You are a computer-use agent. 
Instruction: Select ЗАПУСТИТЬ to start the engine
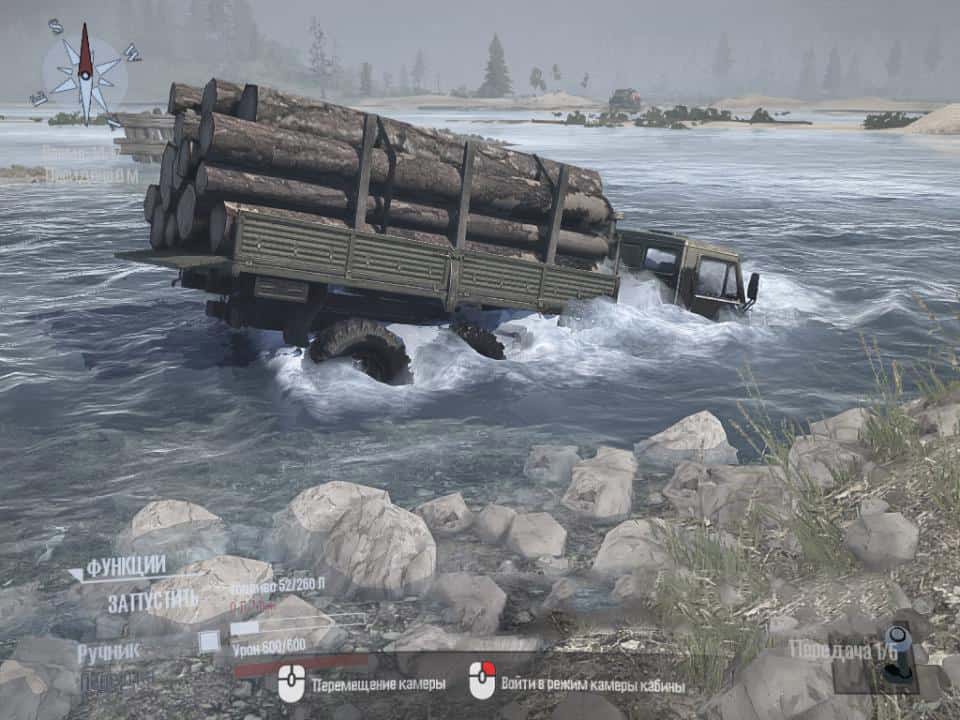[x=153, y=602]
